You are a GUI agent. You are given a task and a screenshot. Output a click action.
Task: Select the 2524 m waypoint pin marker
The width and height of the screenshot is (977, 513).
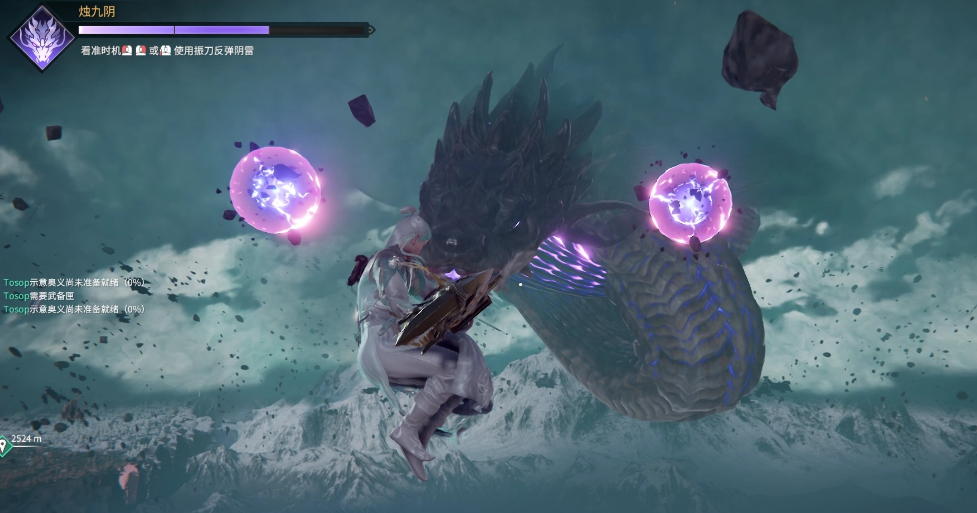(x=5, y=443)
